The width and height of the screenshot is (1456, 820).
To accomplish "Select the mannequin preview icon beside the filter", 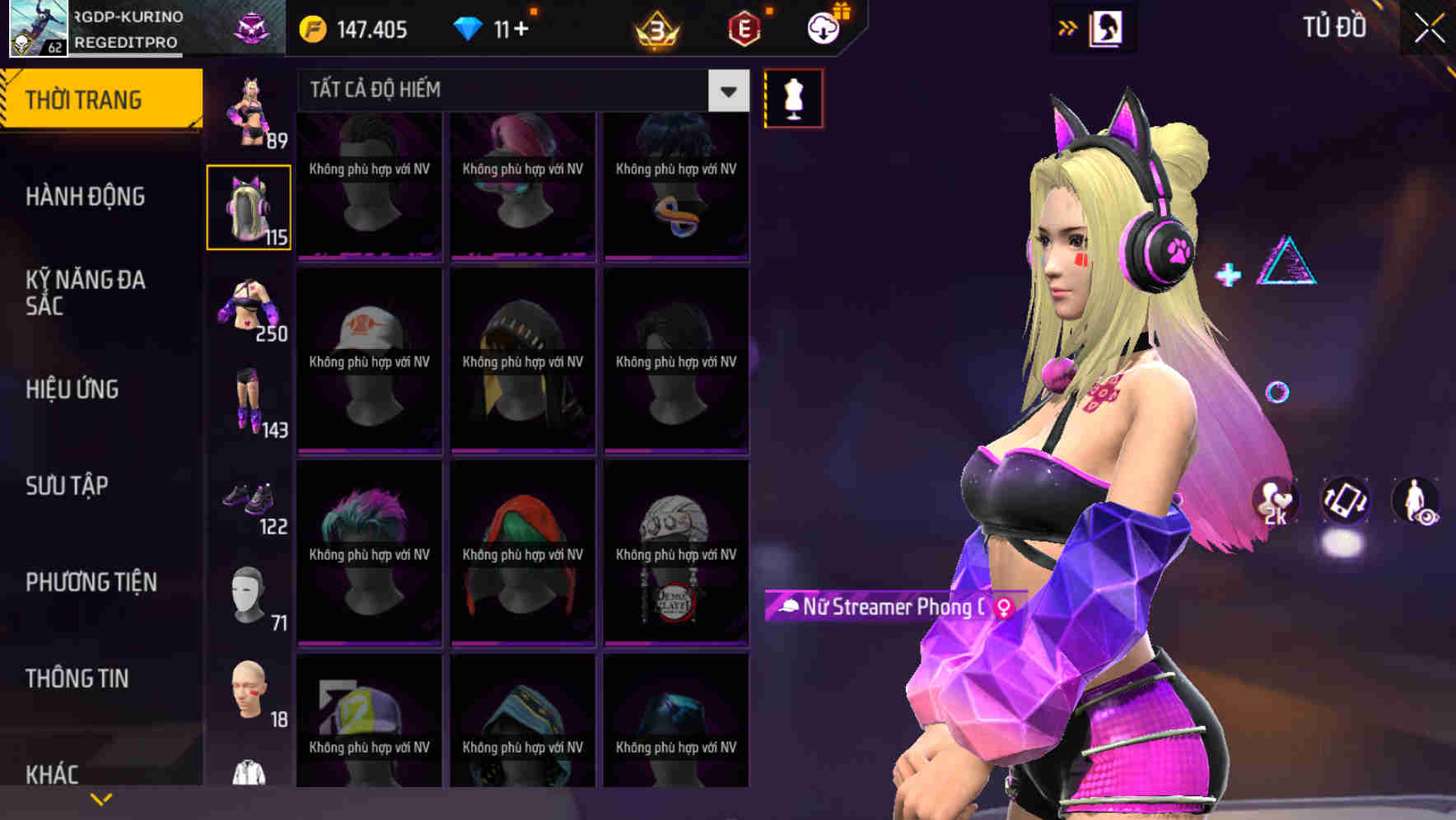I will tap(793, 97).
